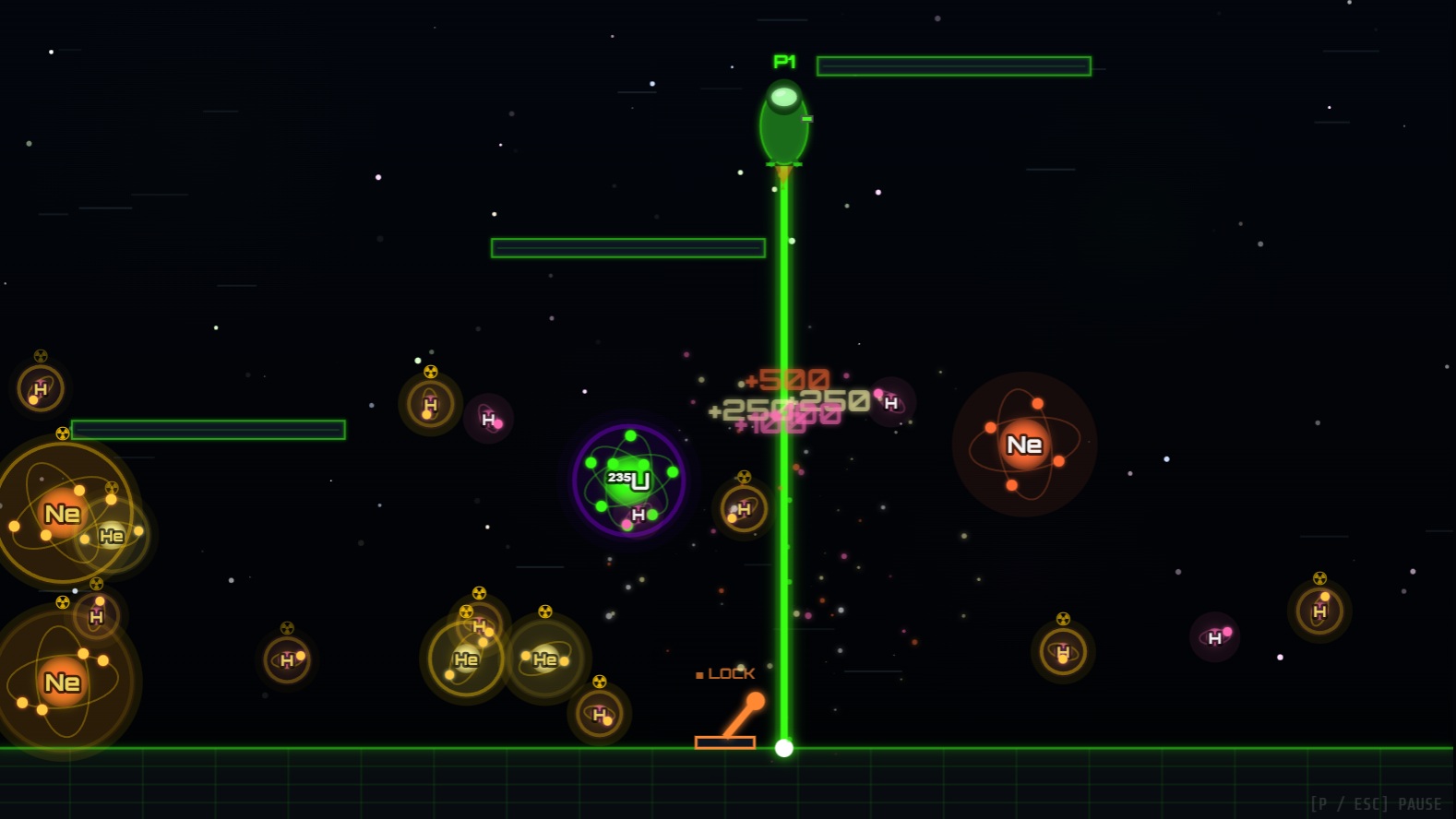Select the purple Uranium-235 atom
The image size is (1456, 819).
tap(629, 479)
